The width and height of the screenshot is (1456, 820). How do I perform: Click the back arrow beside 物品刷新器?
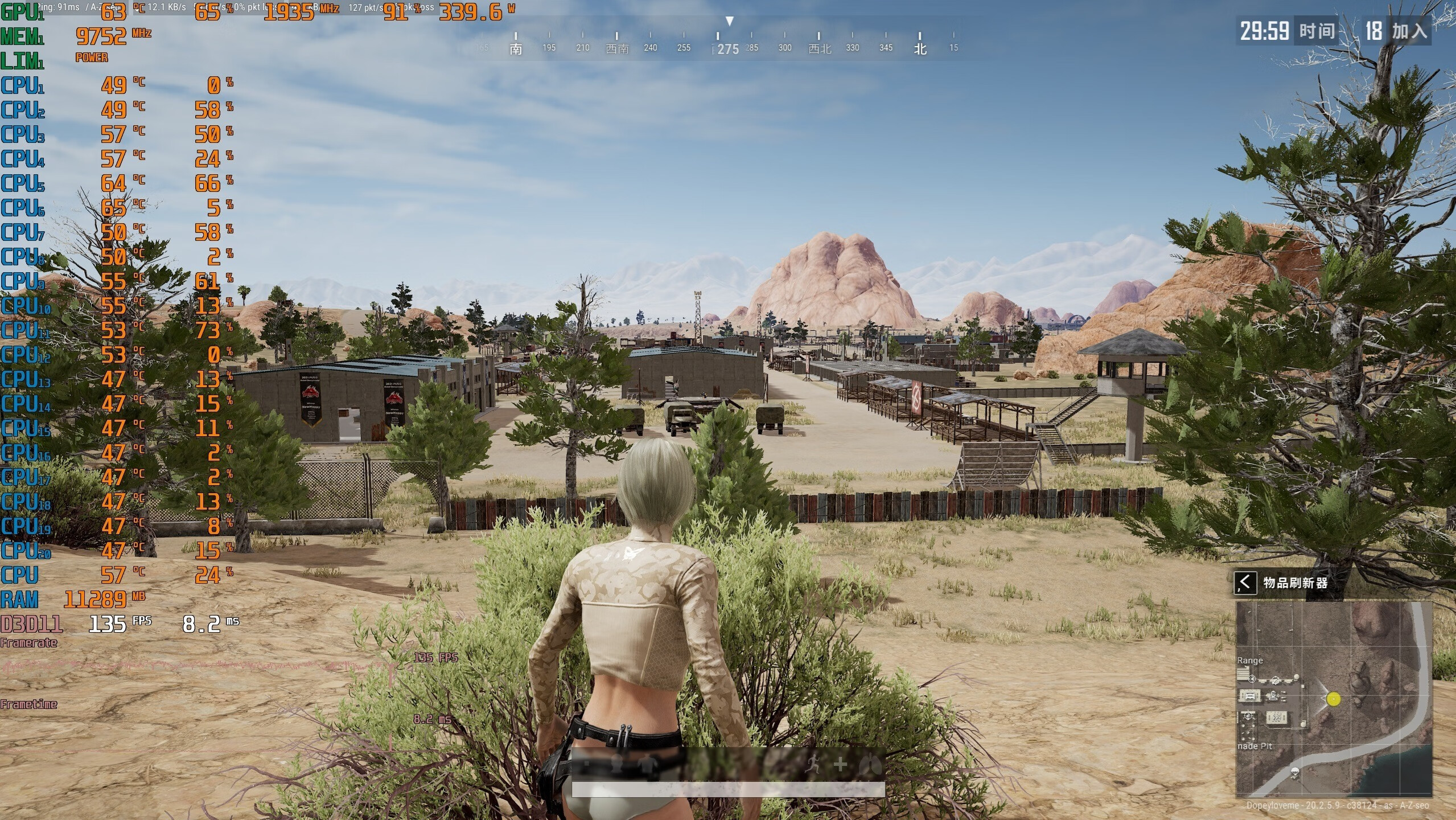tap(1245, 583)
